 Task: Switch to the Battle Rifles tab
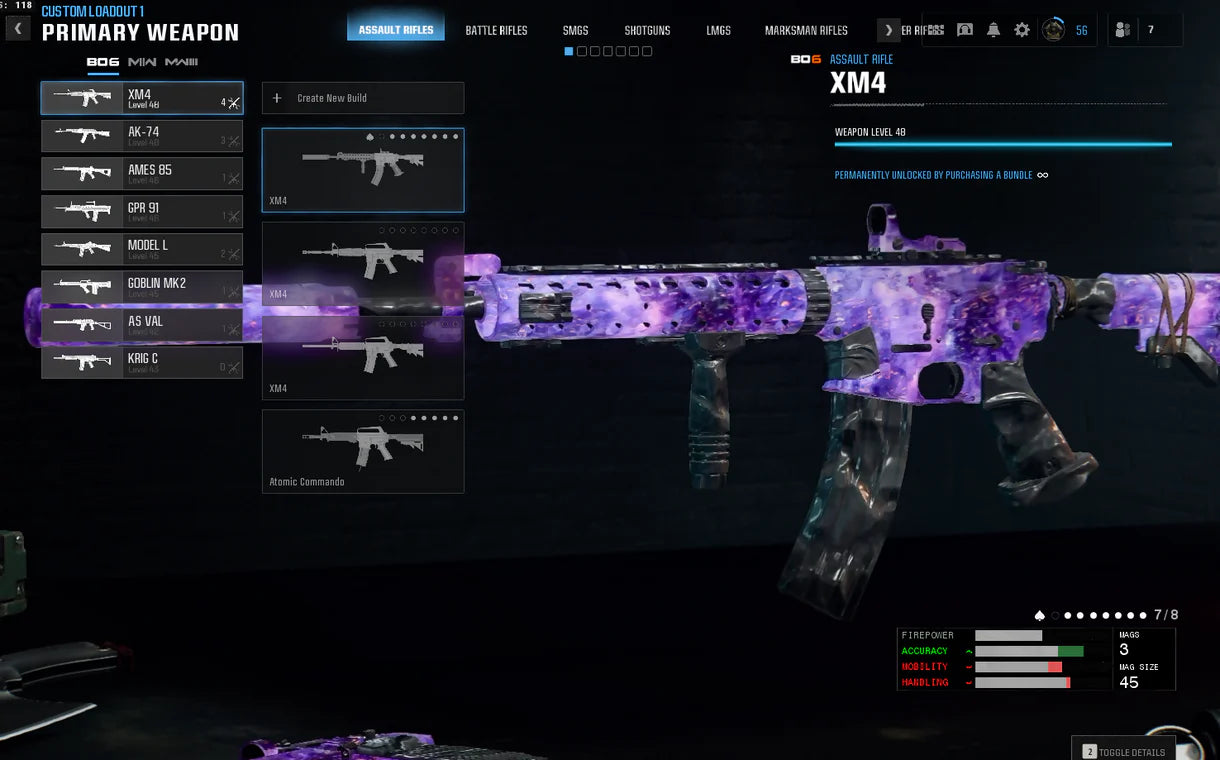(496, 30)
